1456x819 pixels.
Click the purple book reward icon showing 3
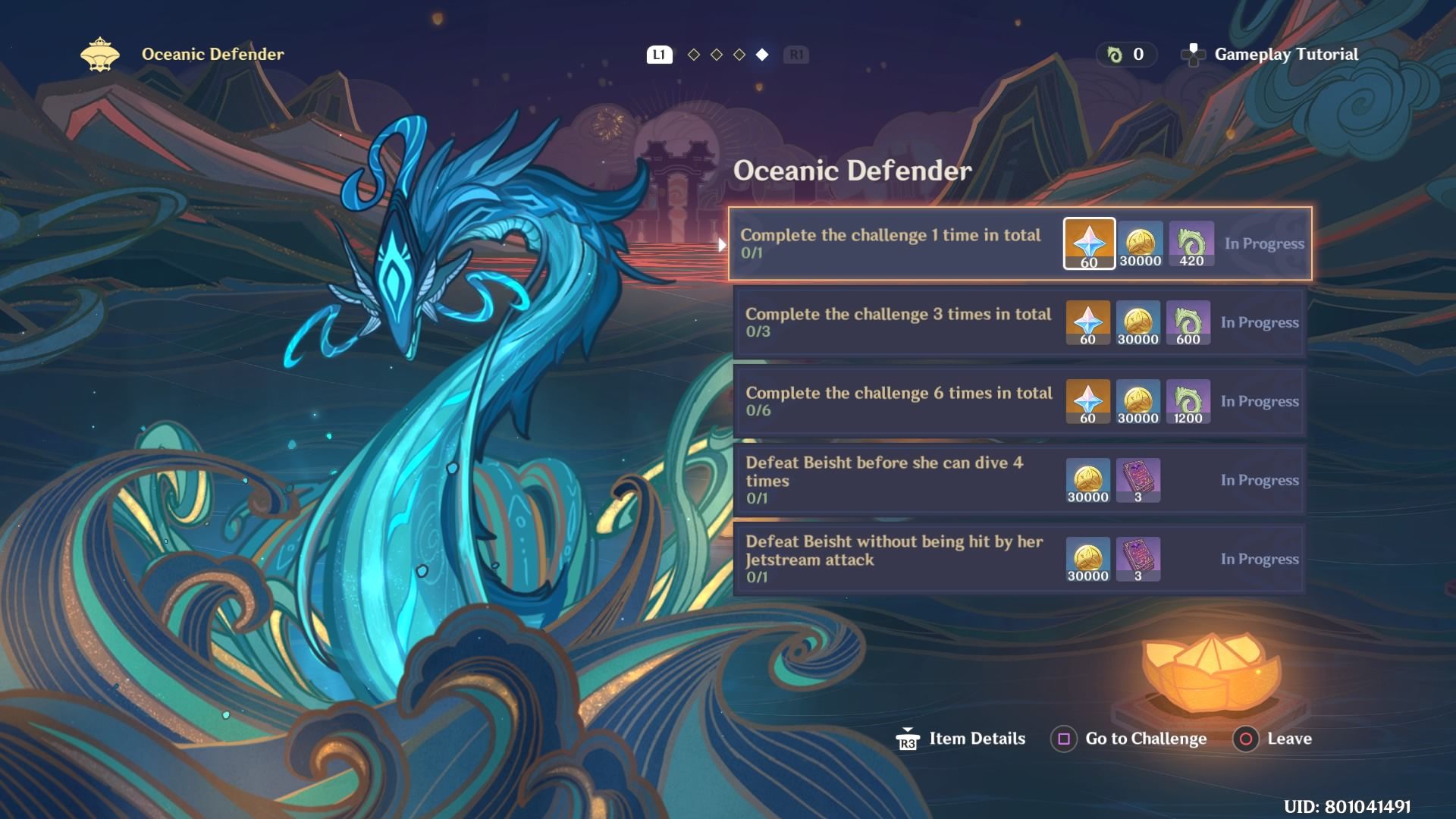(x=1137, y=480)
